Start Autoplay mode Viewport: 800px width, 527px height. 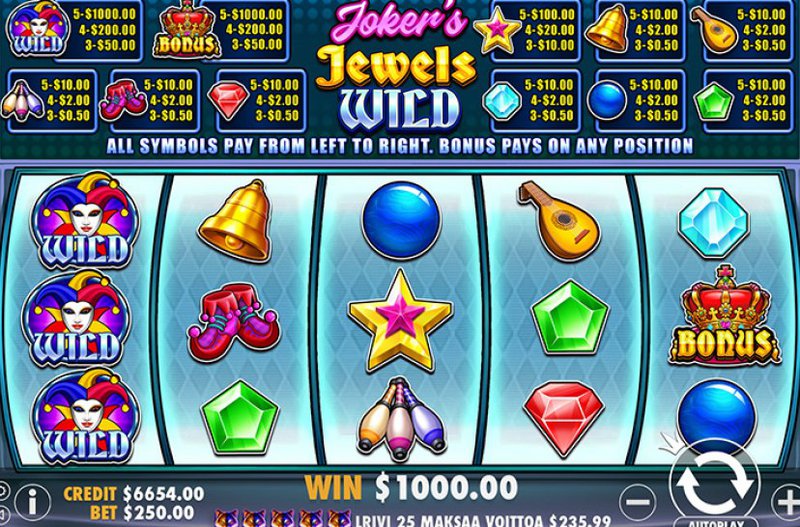713,522
